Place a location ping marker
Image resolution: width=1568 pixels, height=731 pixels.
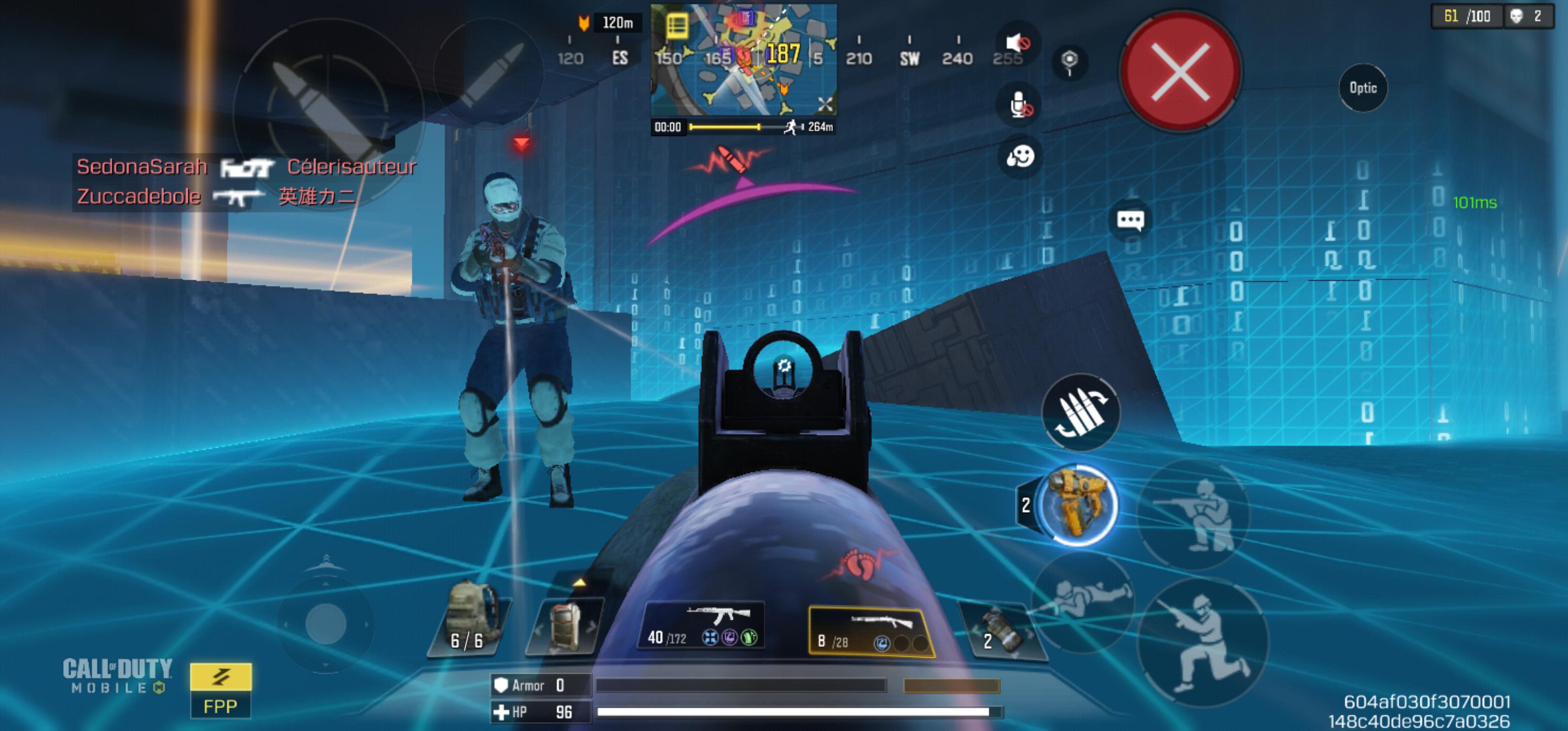coord(1069,61)
